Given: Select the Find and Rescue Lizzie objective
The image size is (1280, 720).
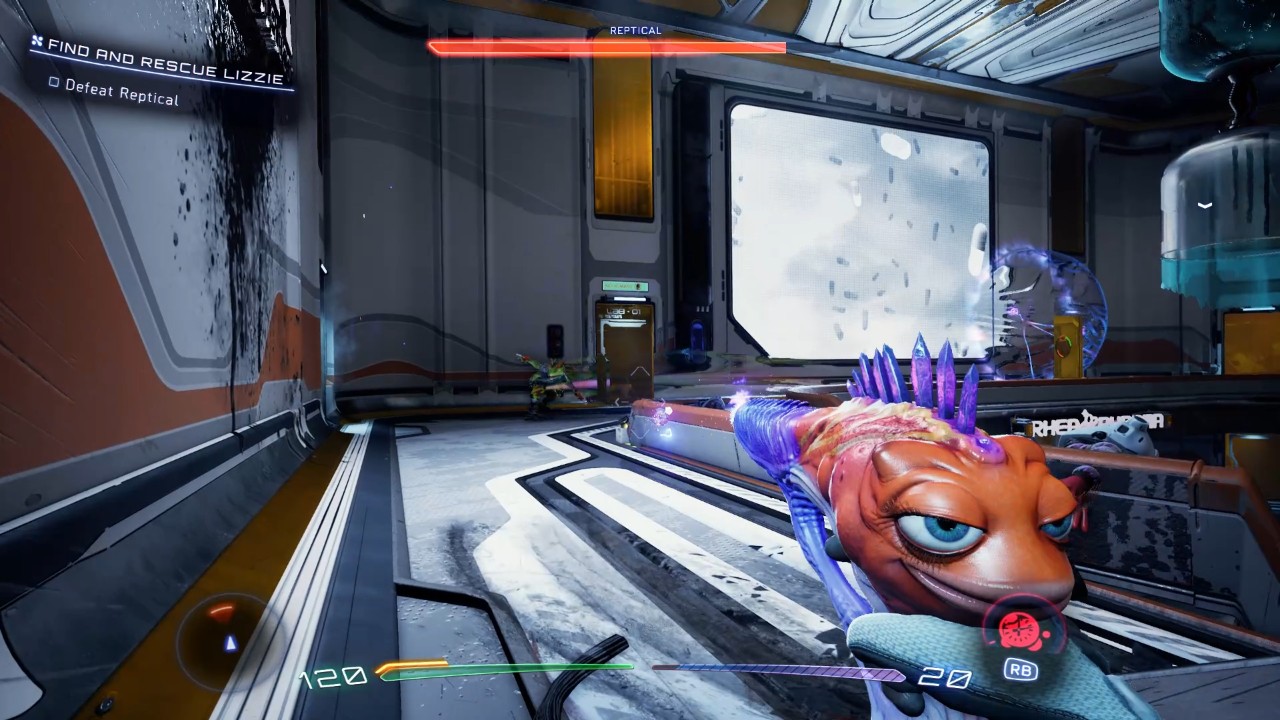Looking at the screenshot, I should (165, 62).
